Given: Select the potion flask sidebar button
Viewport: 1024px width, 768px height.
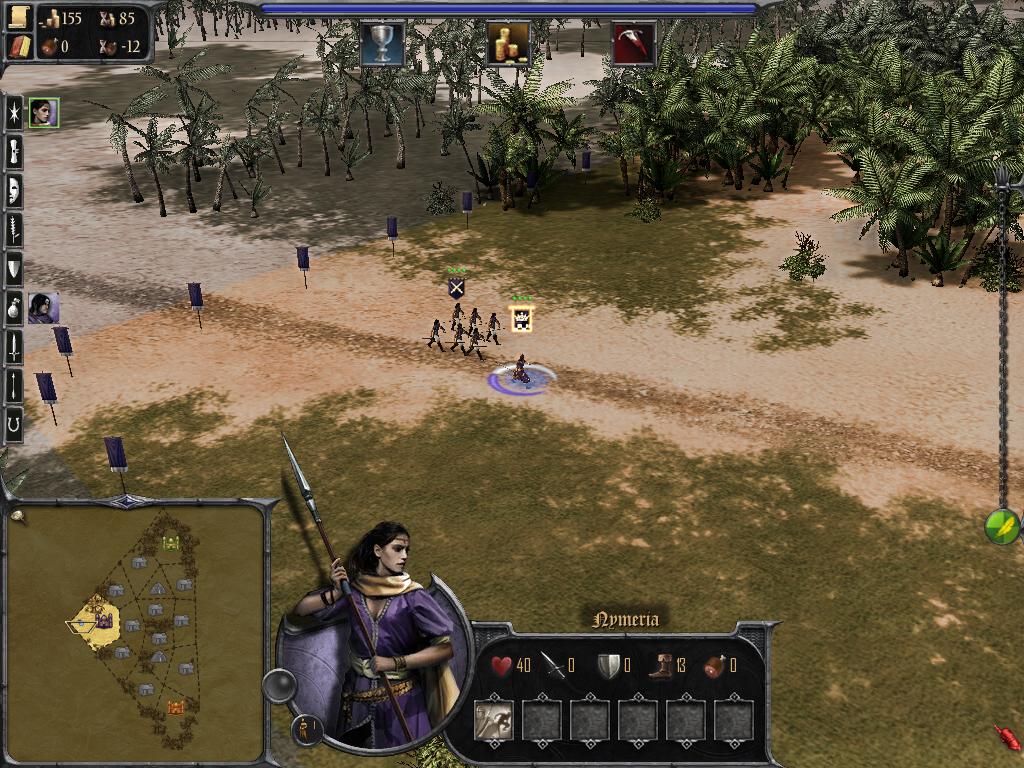Looking at the screenshot, I should 14,307.
